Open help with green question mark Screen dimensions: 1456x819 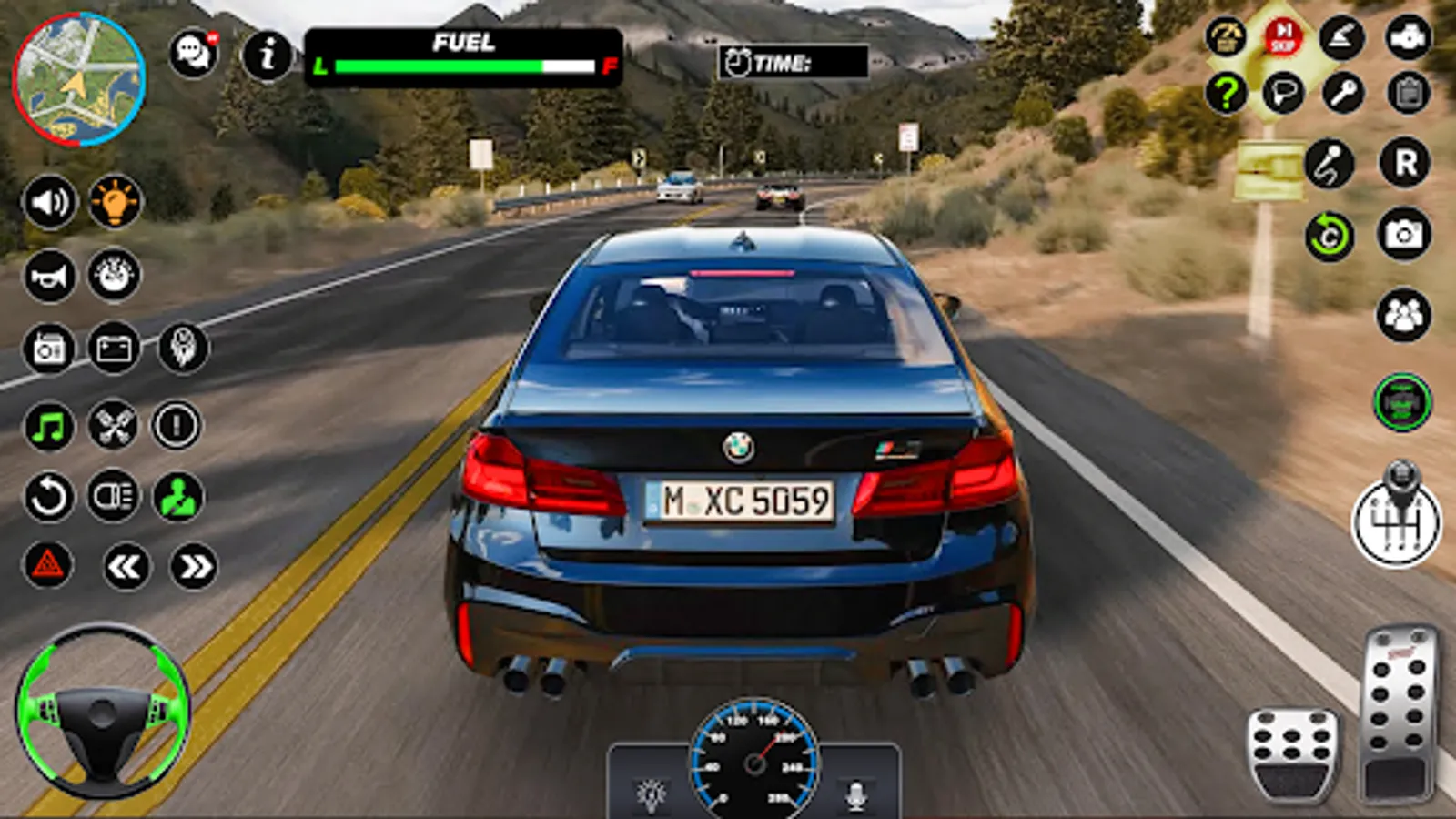(x=1226, y=92)
